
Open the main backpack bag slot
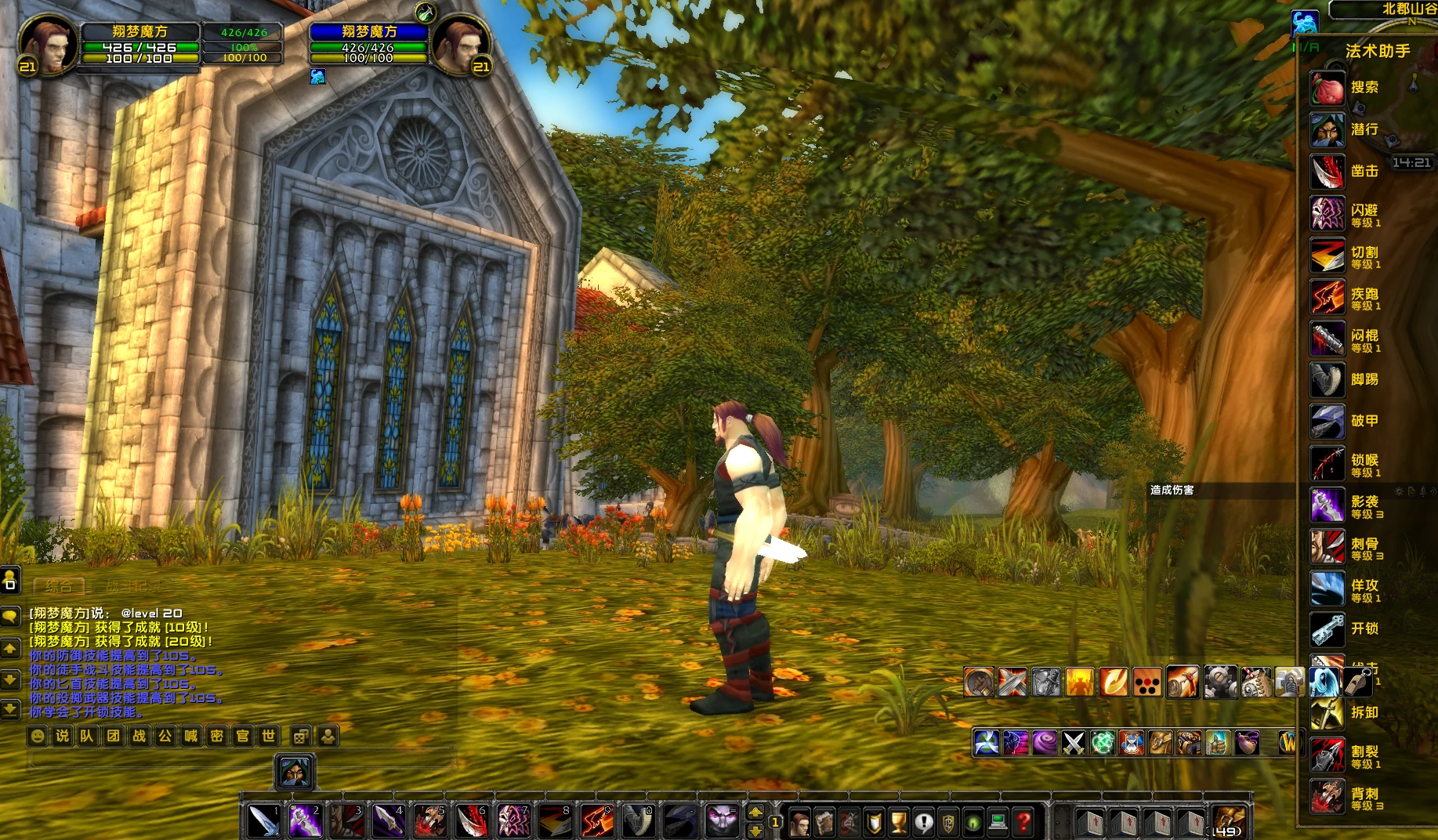click(1227, 821)
